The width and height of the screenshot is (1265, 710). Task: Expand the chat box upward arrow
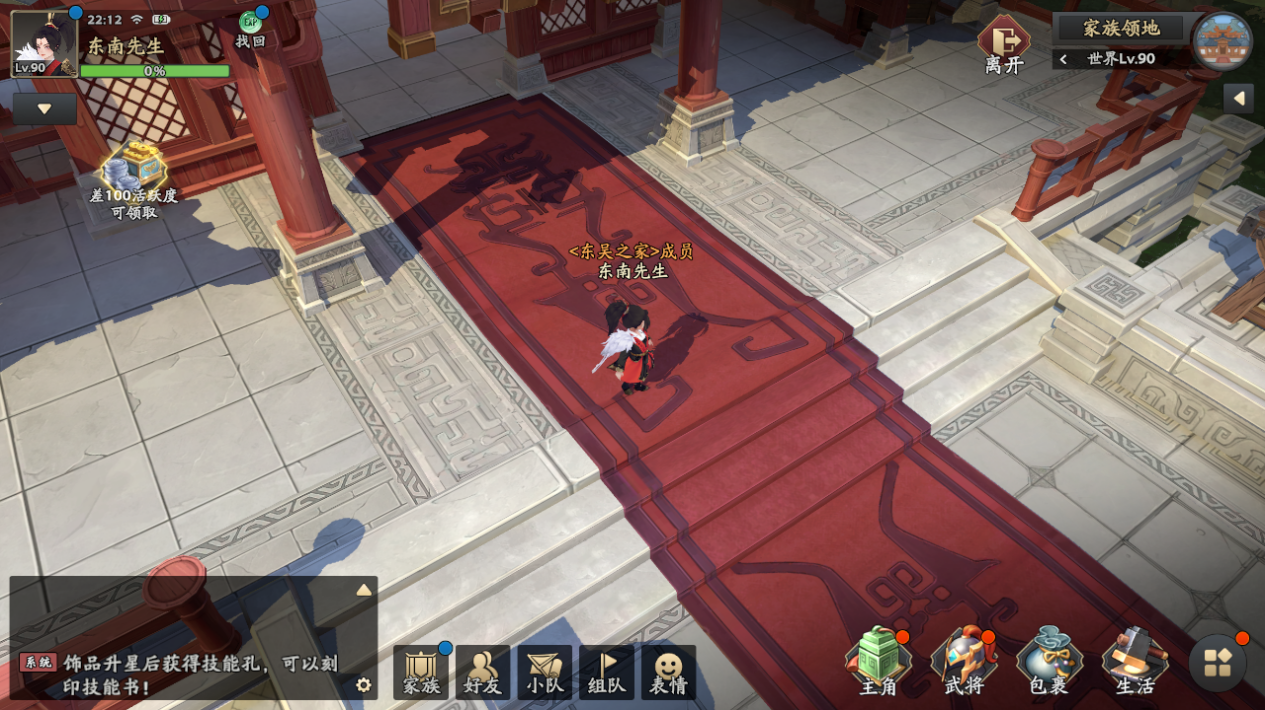tap(364, 591)
